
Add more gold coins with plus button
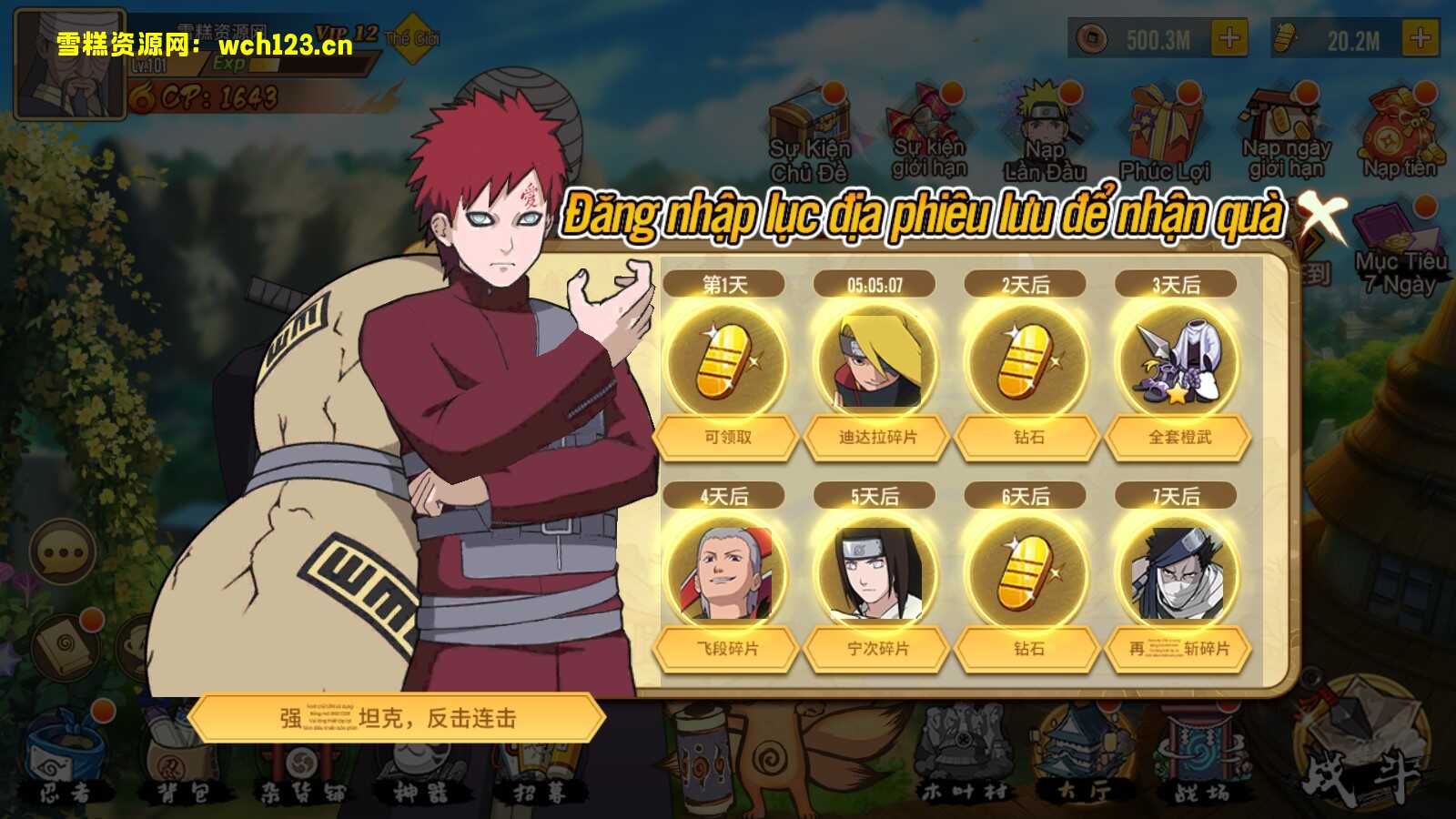click(x=1229, y=39)
